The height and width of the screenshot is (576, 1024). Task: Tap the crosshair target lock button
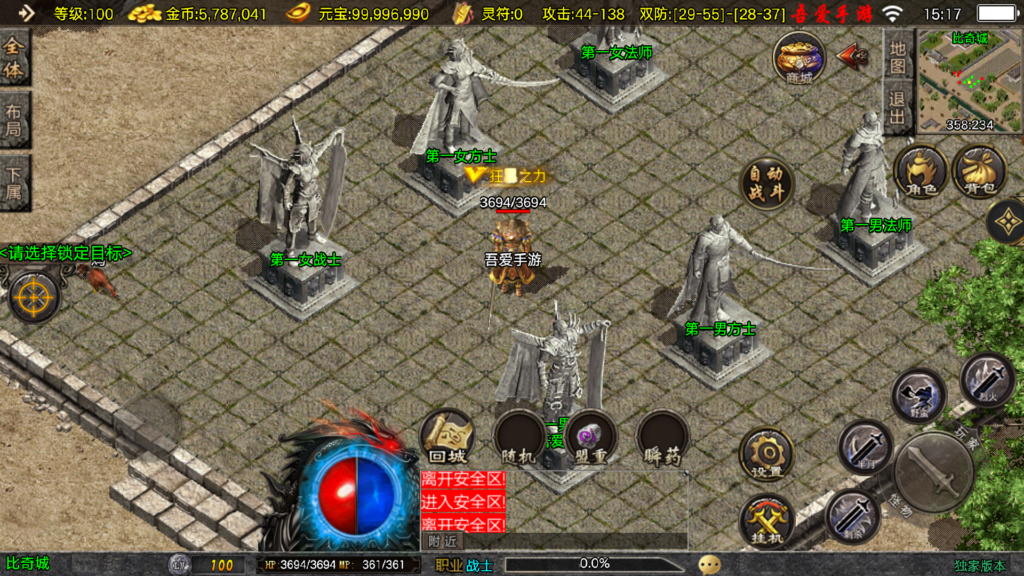click(35, 296)
